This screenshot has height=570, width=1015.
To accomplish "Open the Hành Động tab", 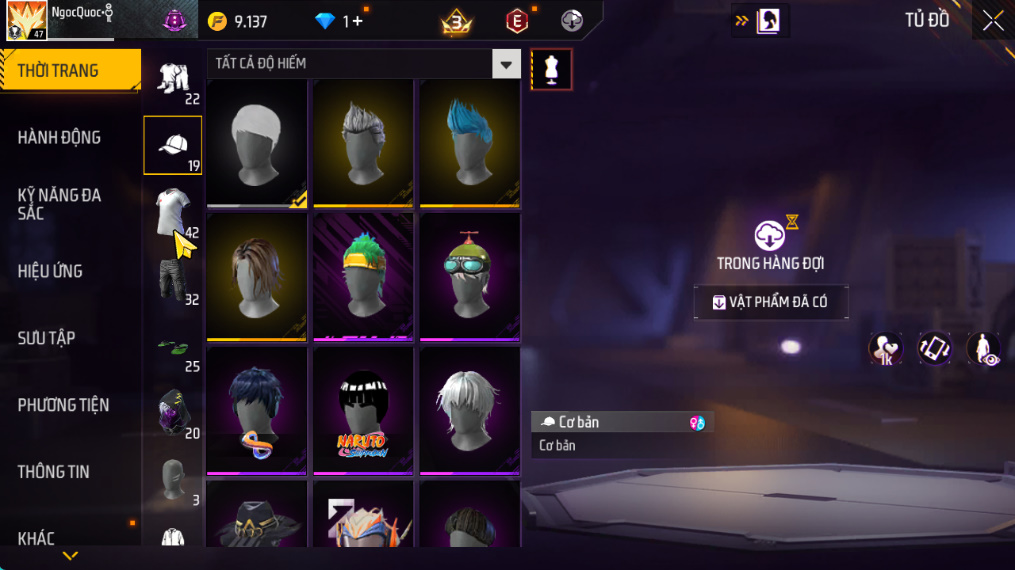I will pos(59,137).
